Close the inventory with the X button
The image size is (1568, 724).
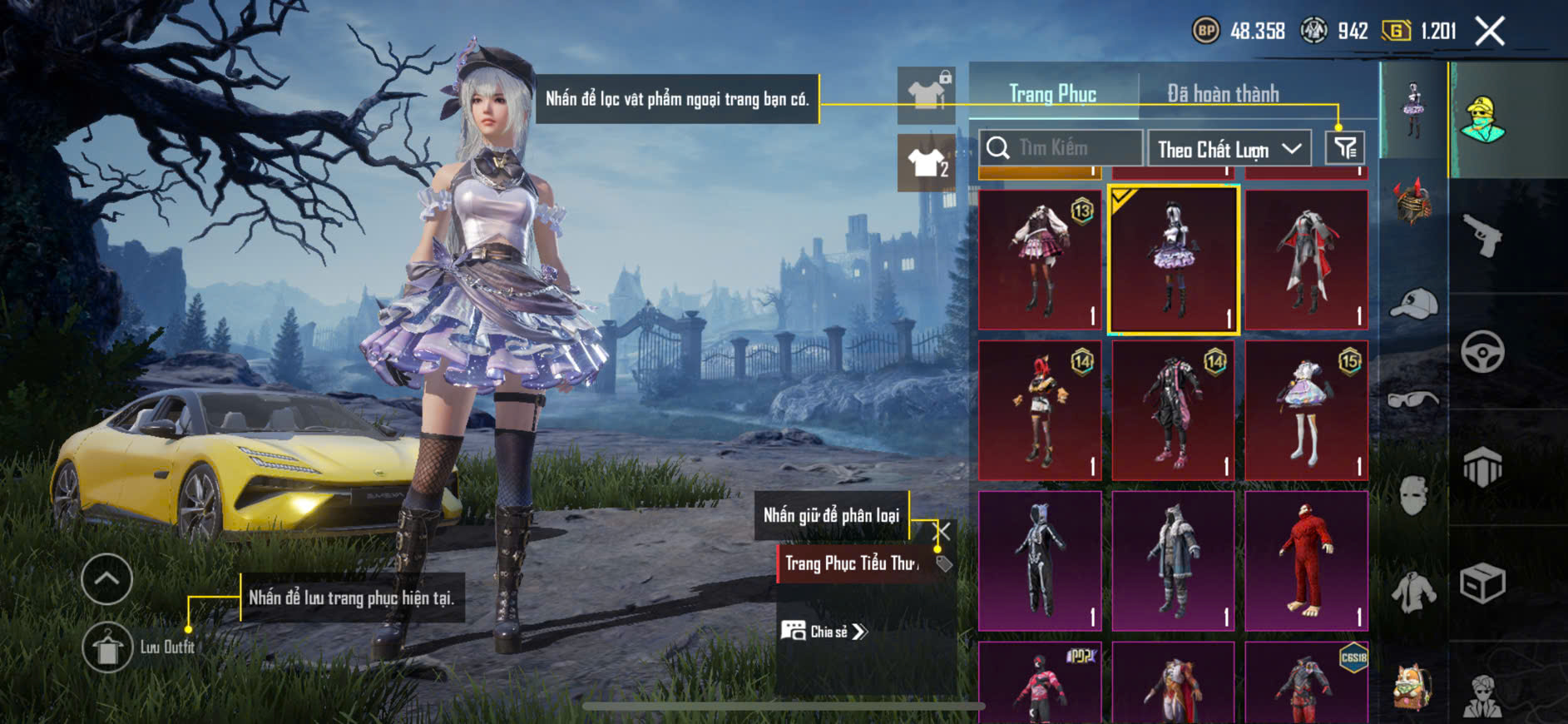(x=1490, y=32)
